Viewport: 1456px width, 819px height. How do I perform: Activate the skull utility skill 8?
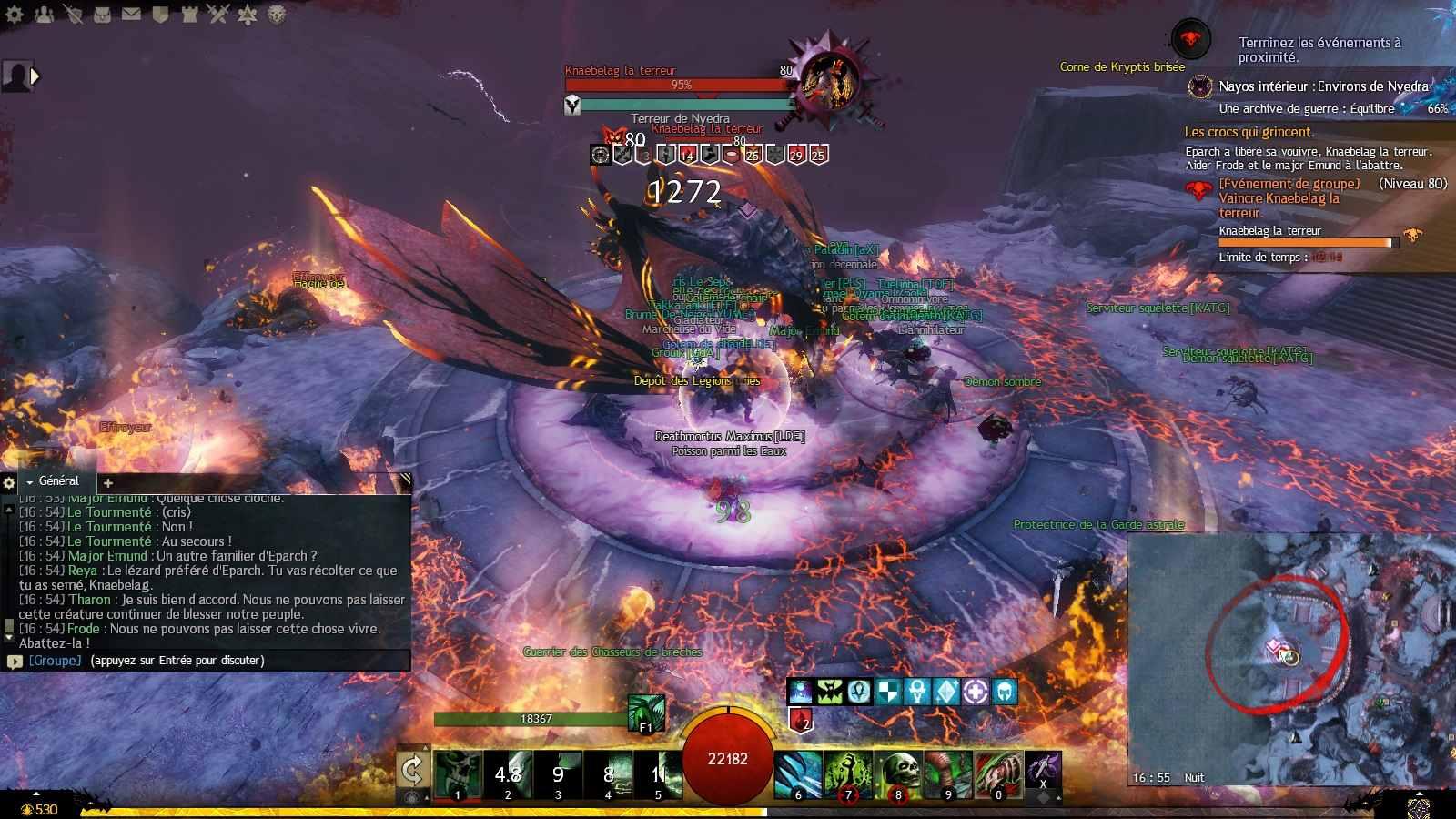(x=898, y=775)
